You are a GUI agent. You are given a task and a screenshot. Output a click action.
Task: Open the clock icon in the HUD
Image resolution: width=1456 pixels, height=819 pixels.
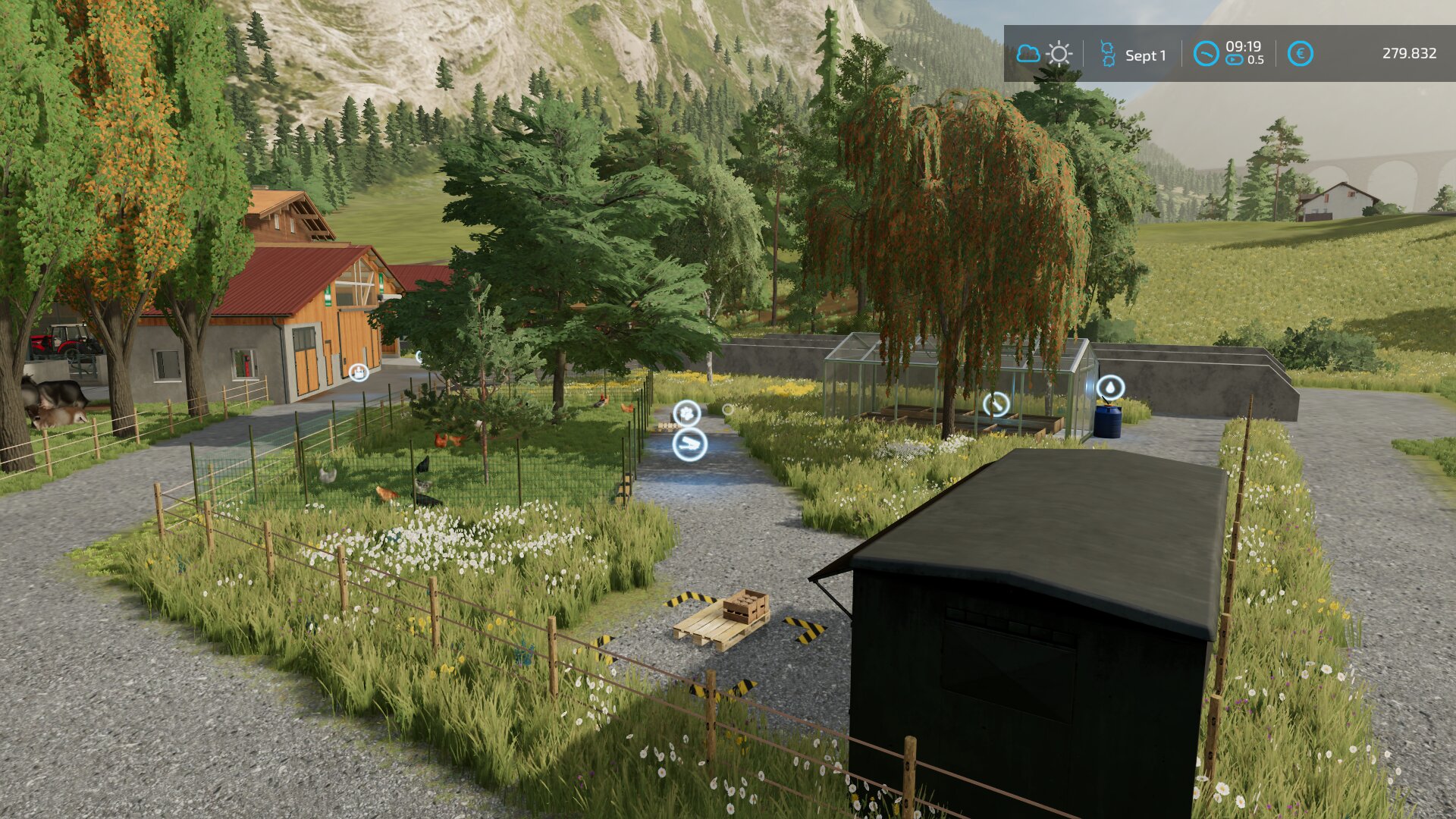click(x=1206, y=54)
